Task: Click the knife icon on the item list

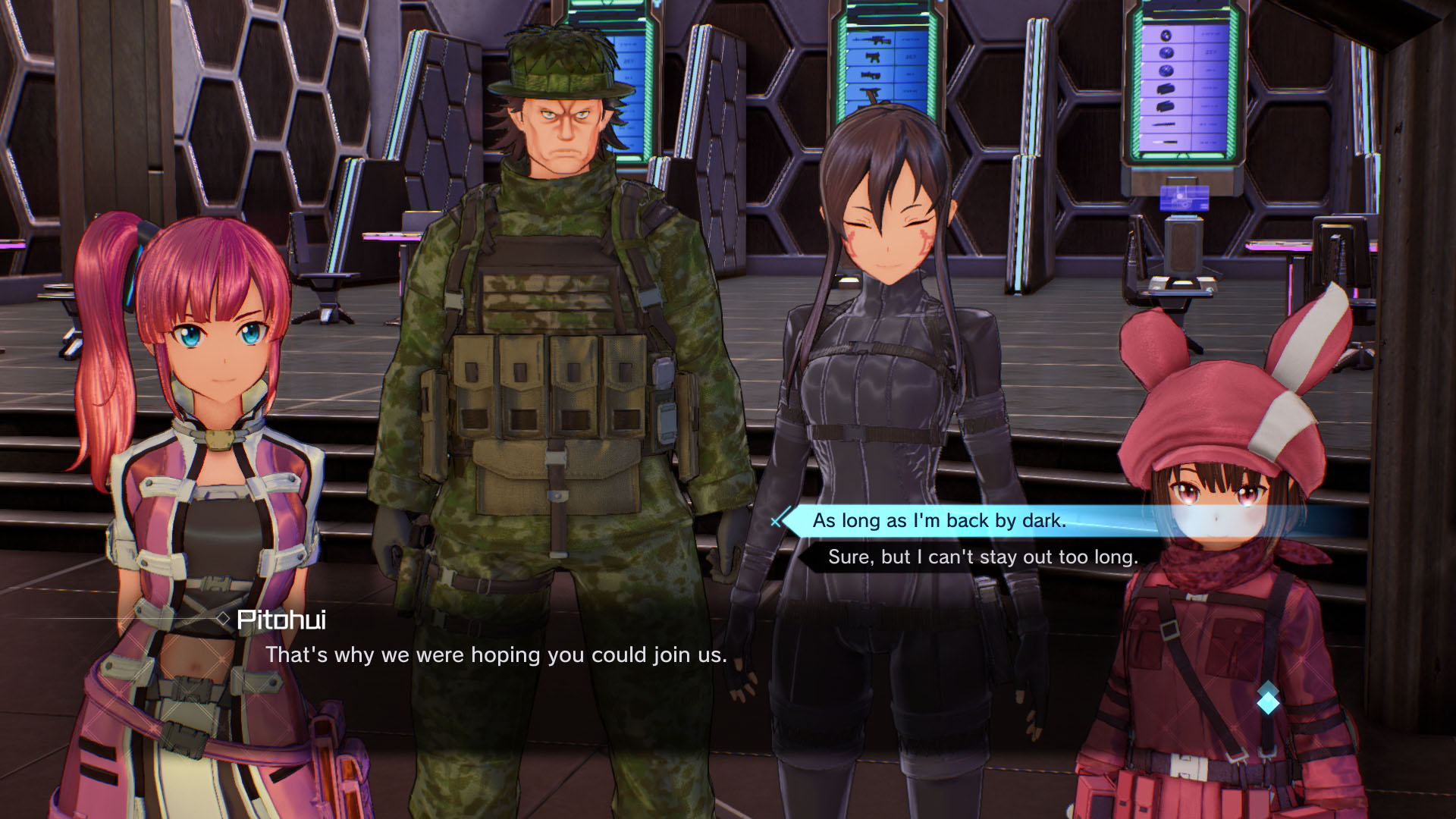Action: pyautogui.click(x=1164, y=124)
